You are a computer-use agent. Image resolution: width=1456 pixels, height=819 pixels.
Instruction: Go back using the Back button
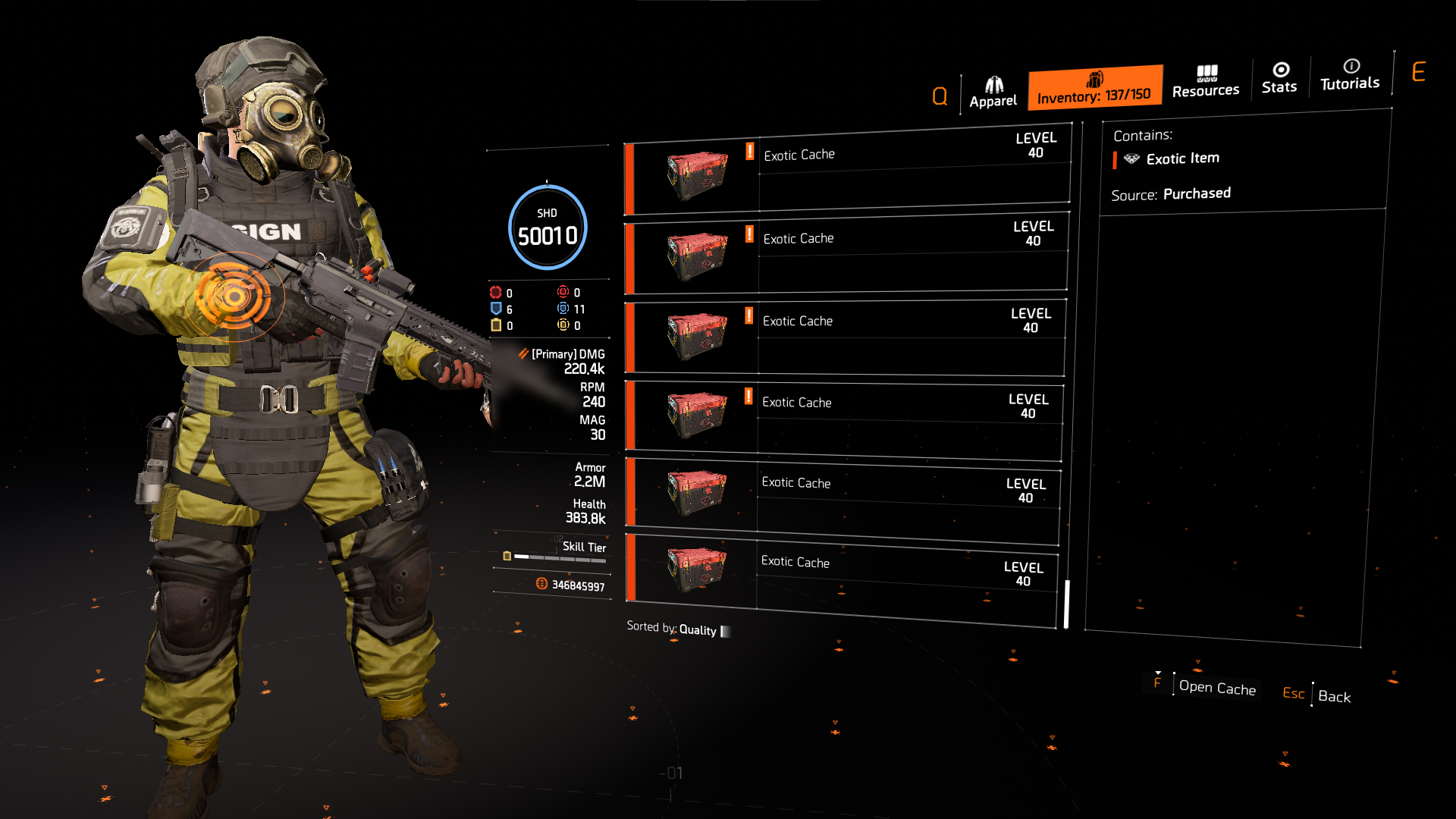[x=1333, y=696]
